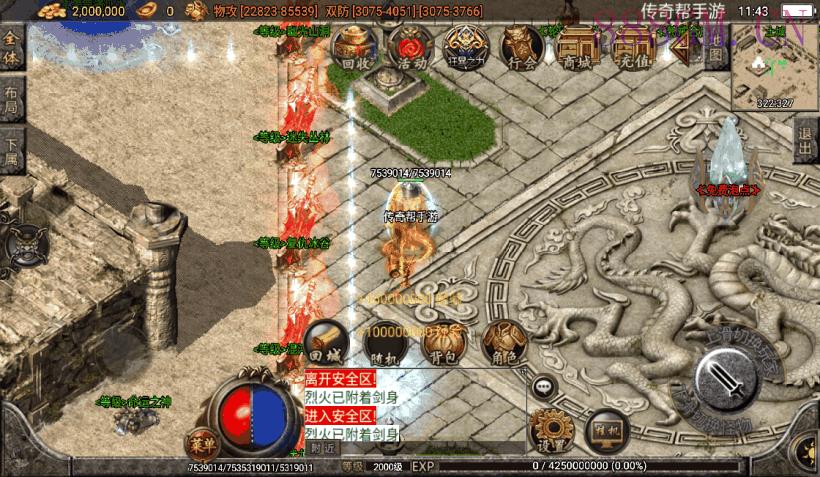The width and height of the screenshot is (820, 477).
Task: Open the 商城 shop
Action: click(577, 47)
